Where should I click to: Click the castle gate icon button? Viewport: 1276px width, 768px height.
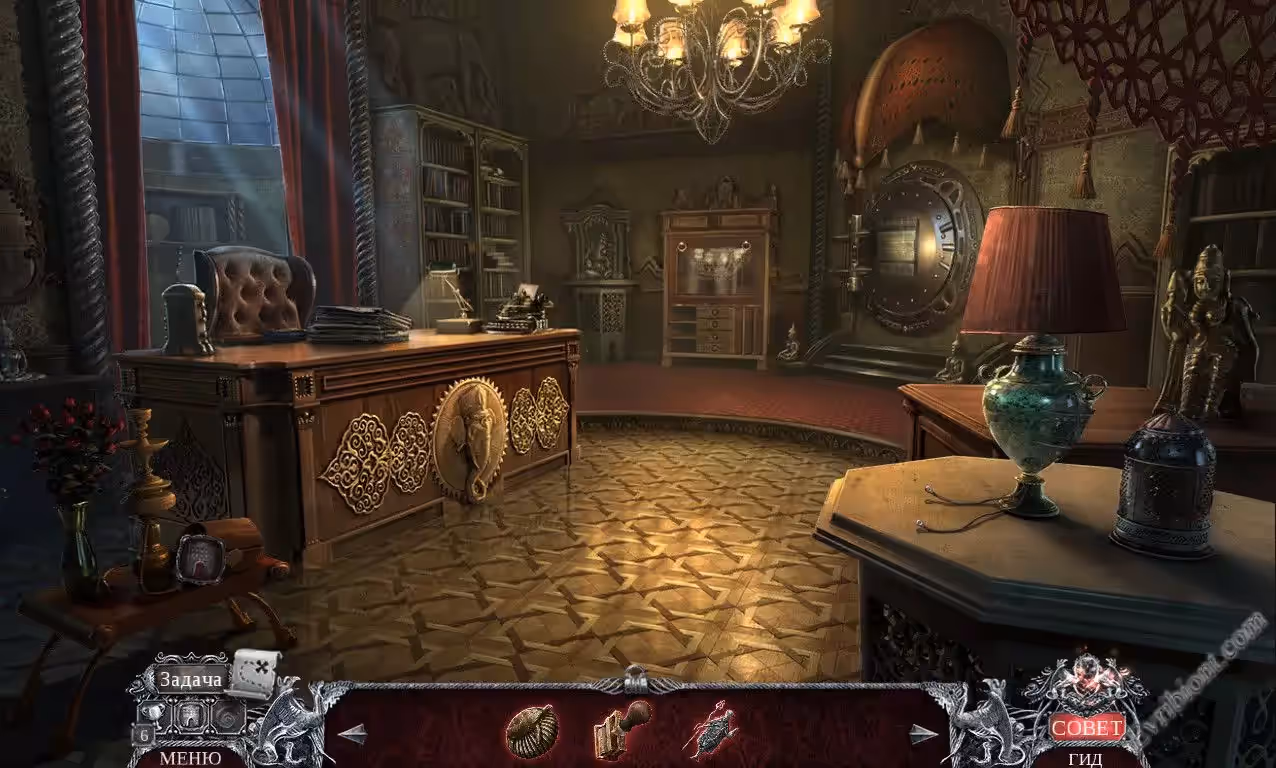click(191, 715)
